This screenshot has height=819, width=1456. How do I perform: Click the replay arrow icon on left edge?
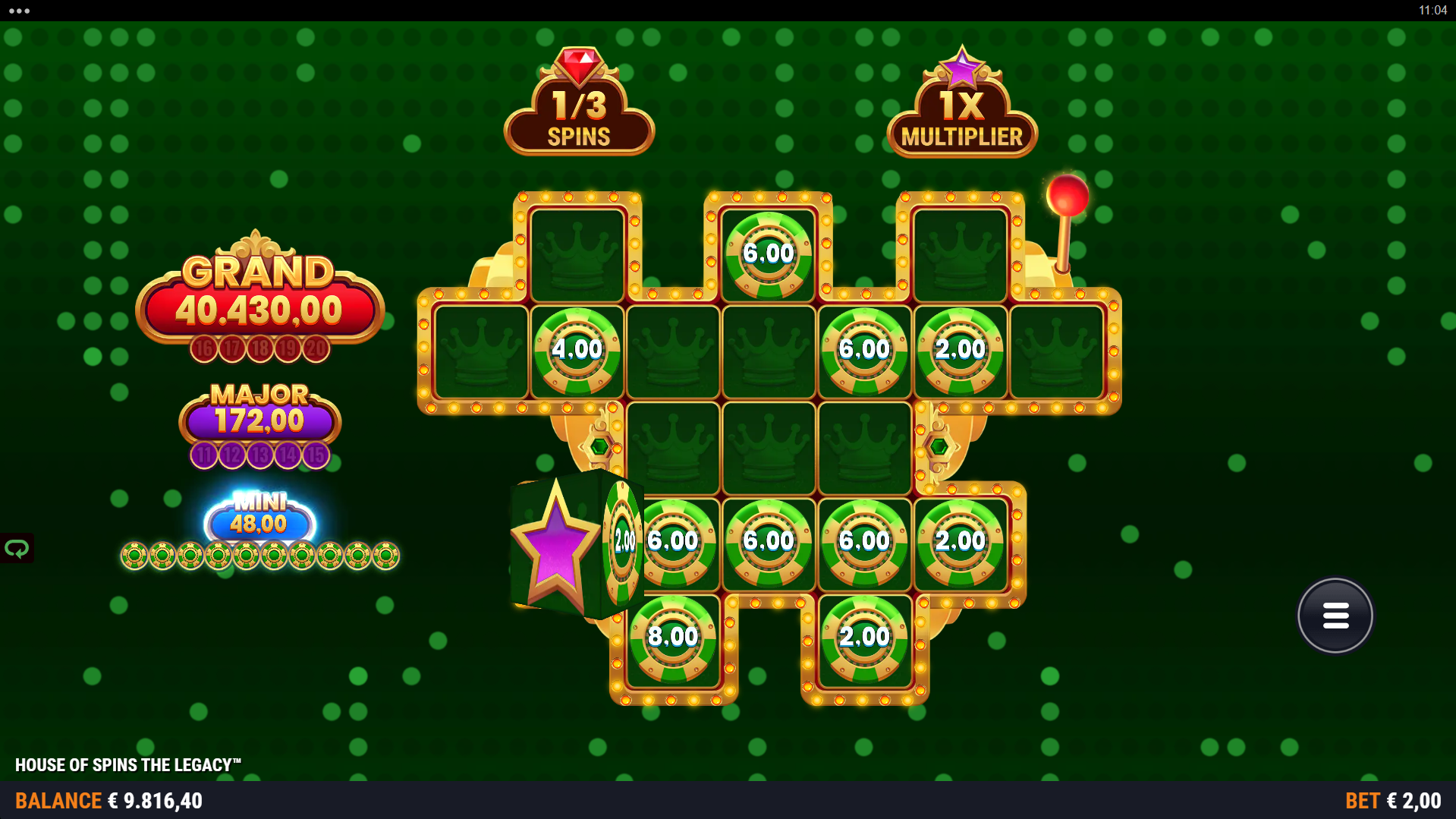coord(17,548)
